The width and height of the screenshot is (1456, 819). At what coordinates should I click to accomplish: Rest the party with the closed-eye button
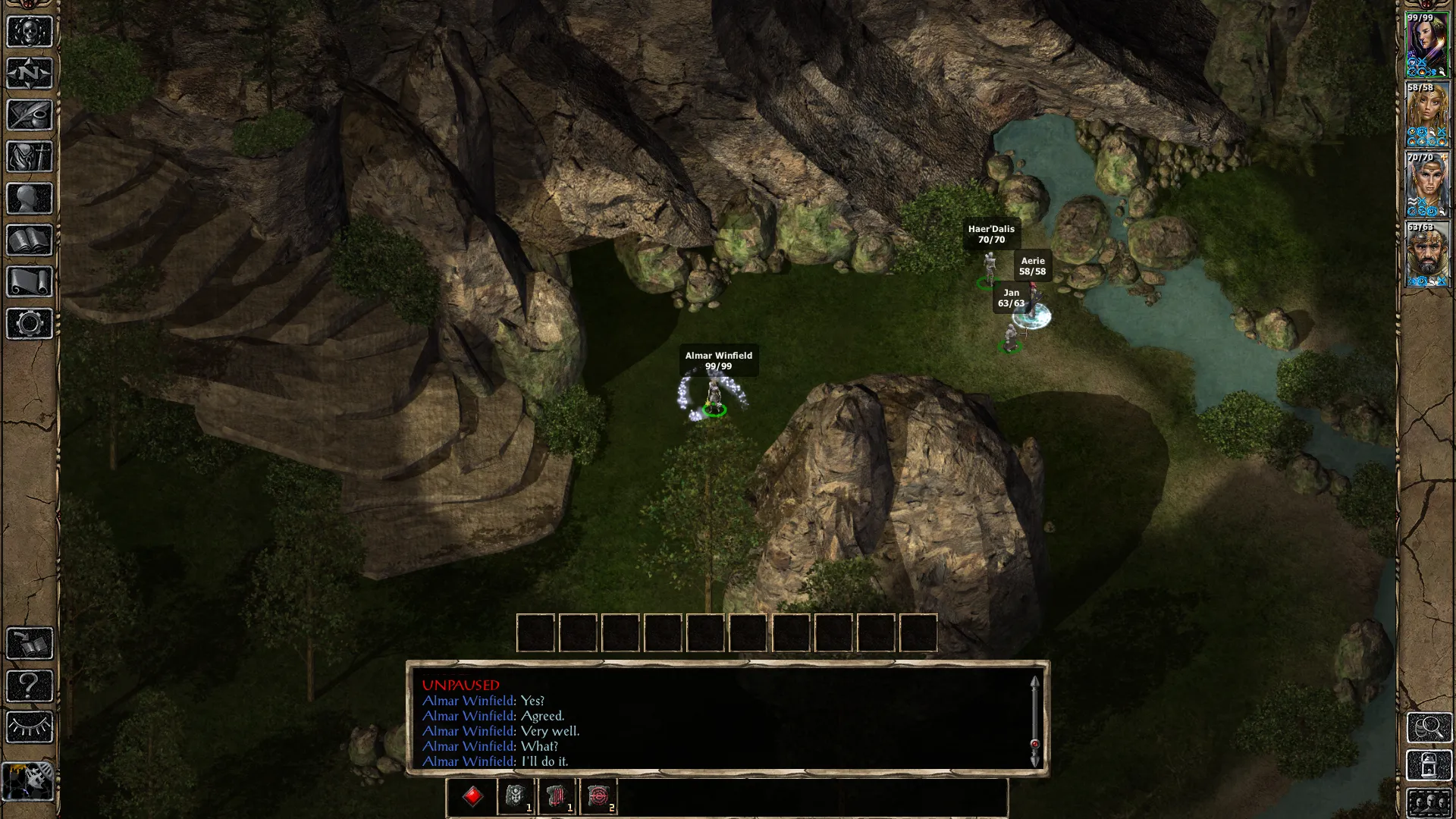pos(30,727)
